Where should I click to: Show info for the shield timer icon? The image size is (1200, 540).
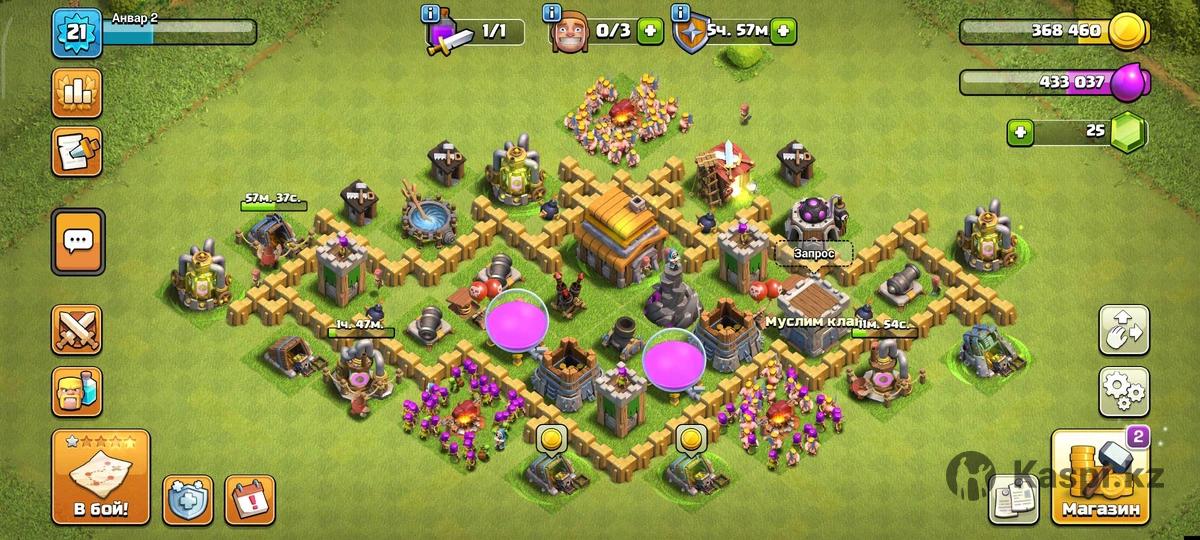point(682,14)
